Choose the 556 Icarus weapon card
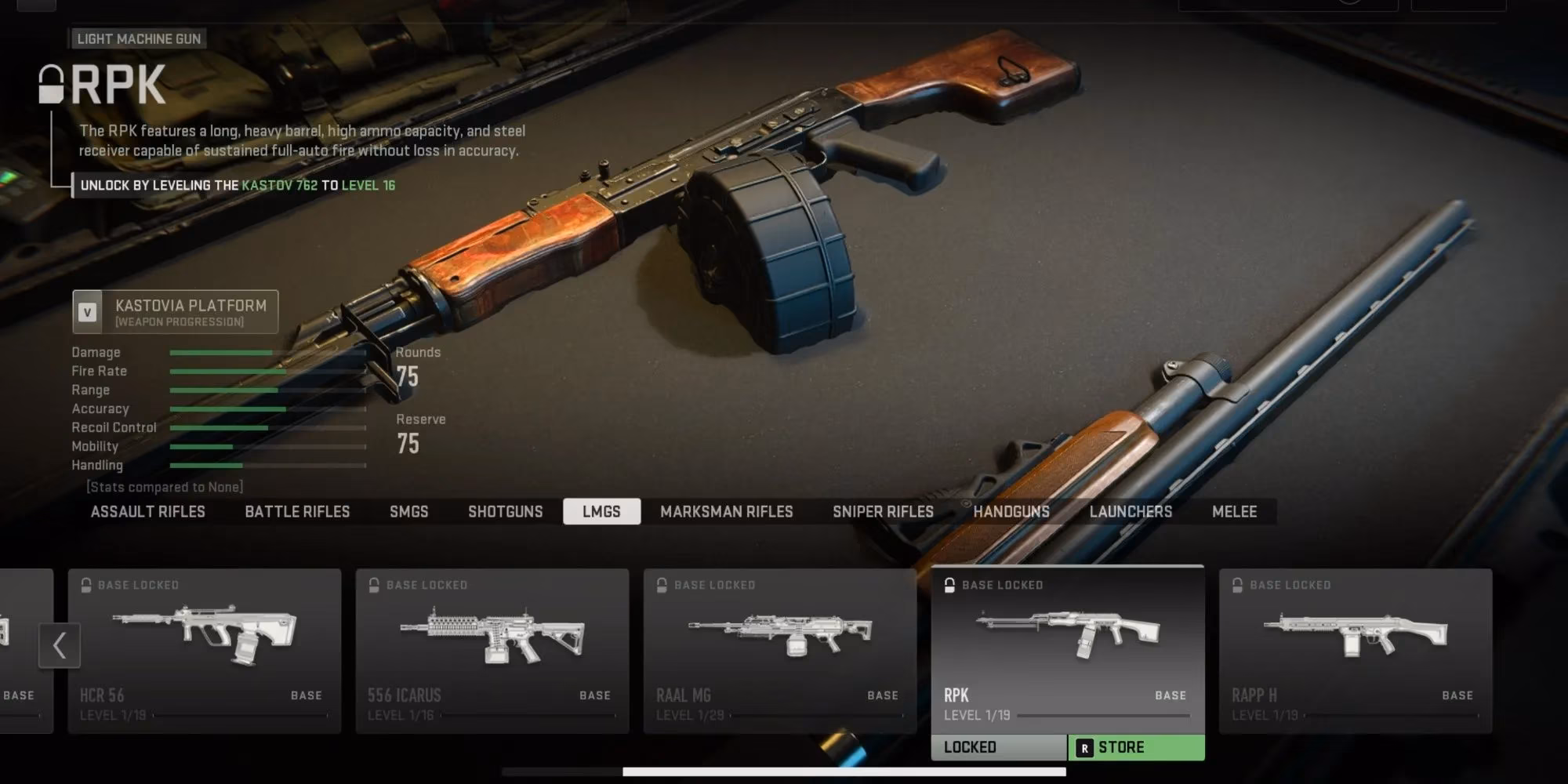Viewport: 1568px width, 784px height. click(492, 651)
